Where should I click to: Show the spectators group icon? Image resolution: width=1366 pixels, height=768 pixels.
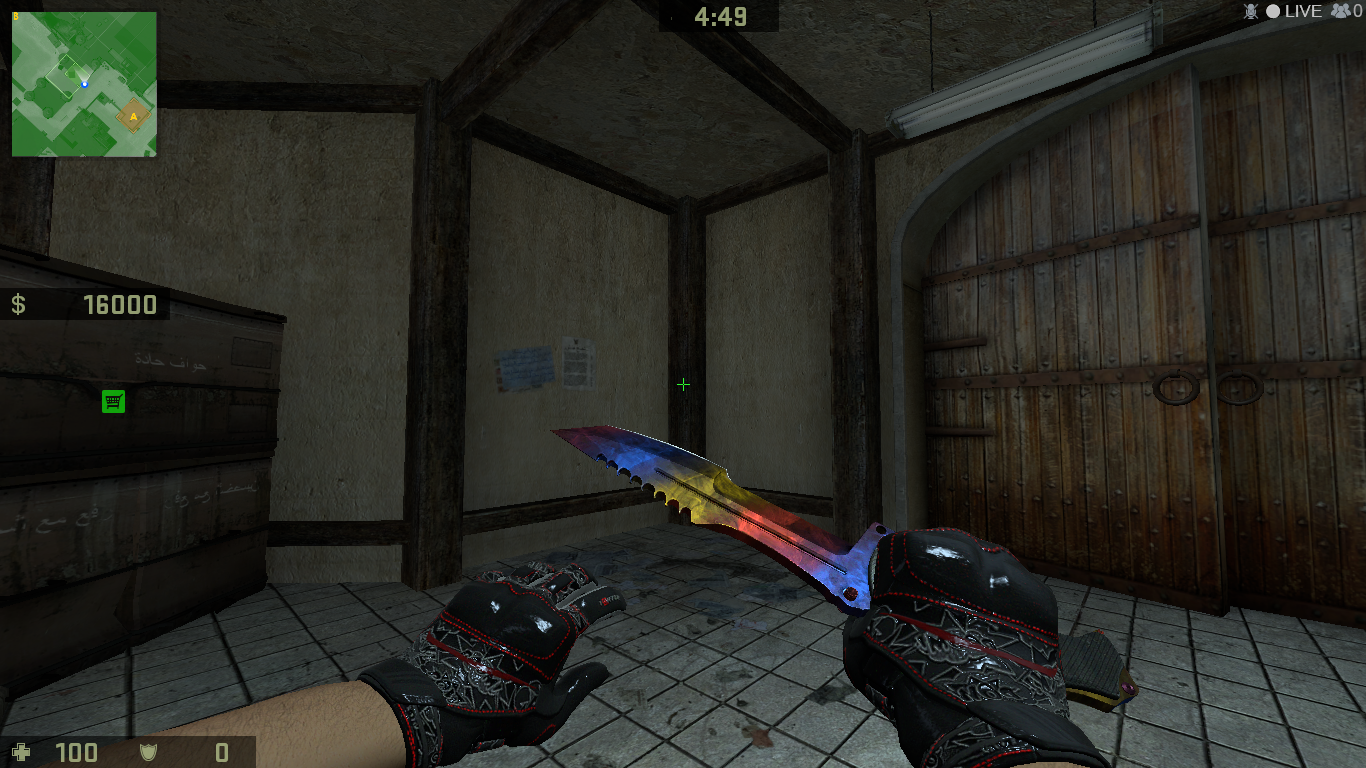click(1340, 11)
